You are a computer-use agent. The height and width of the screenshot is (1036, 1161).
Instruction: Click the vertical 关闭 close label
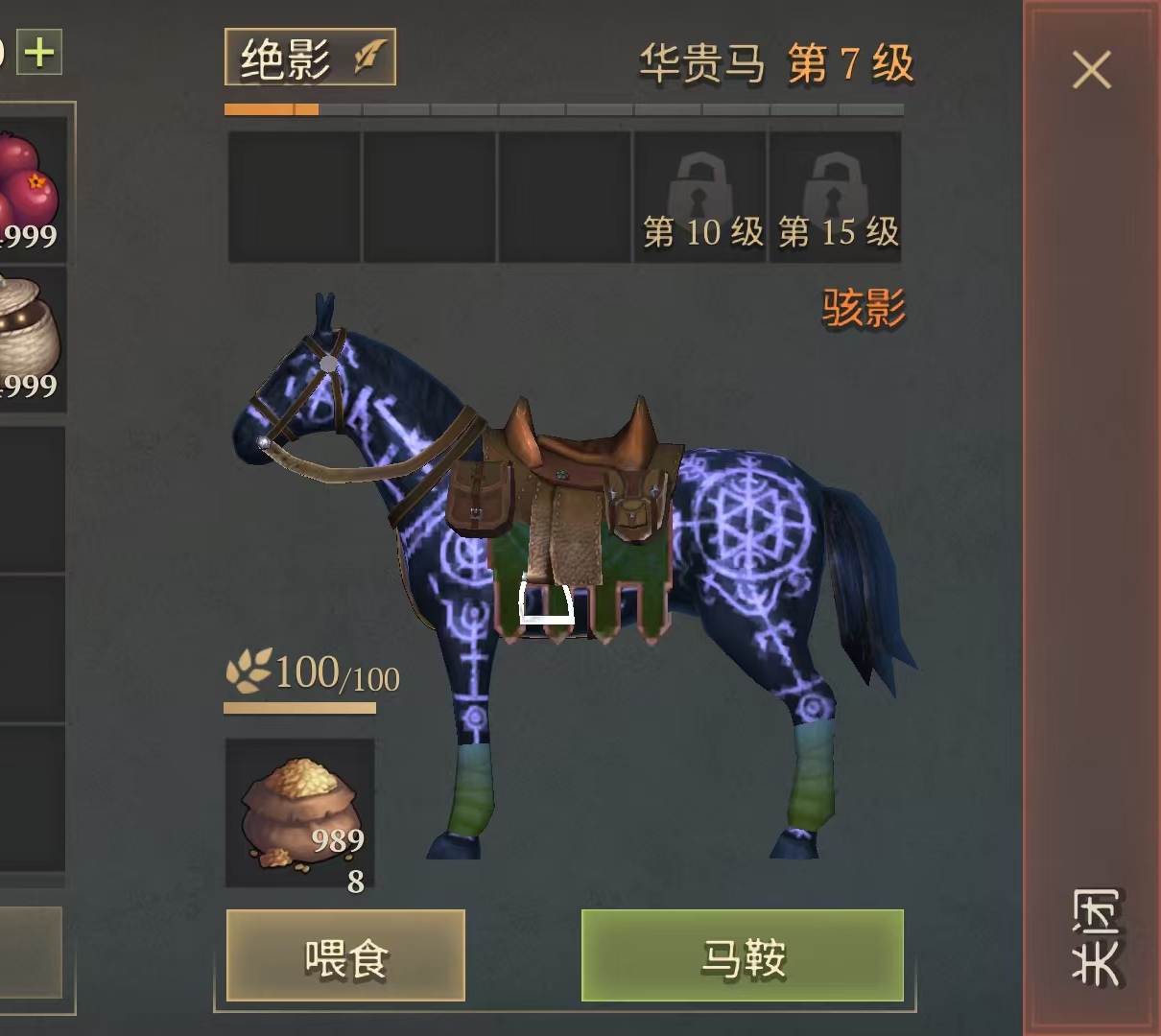click(1096, 937)
